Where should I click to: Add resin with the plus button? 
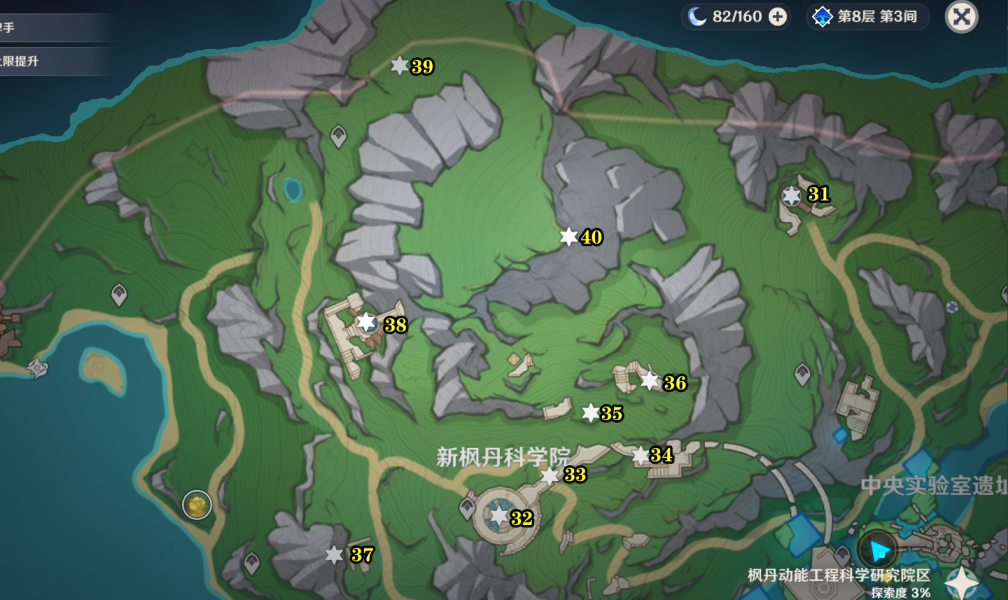pos(777,16)
